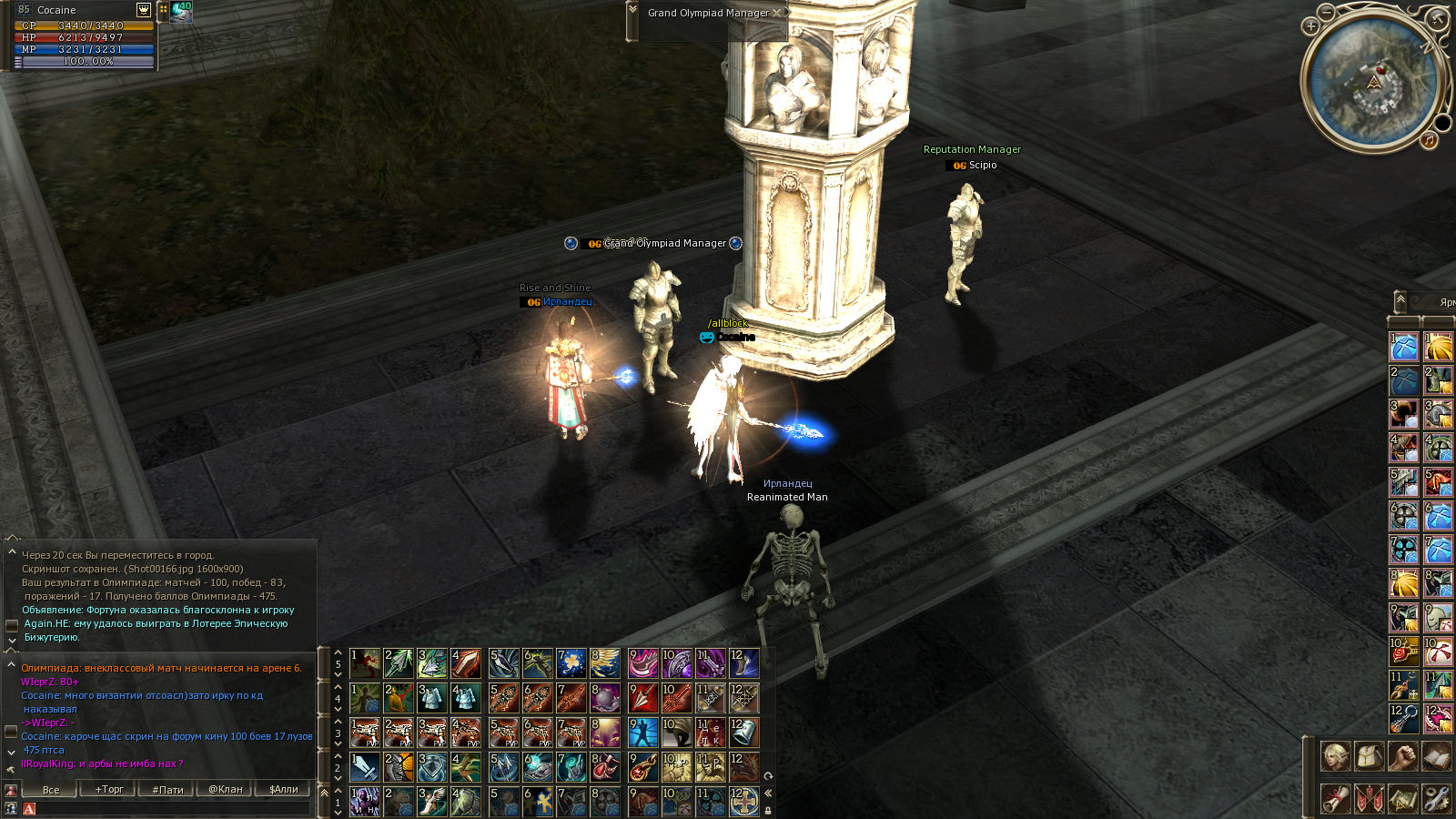This screenshot has width=1456, height=819.
Task: Open the clan banners icon
Action: pos(1369,799)
